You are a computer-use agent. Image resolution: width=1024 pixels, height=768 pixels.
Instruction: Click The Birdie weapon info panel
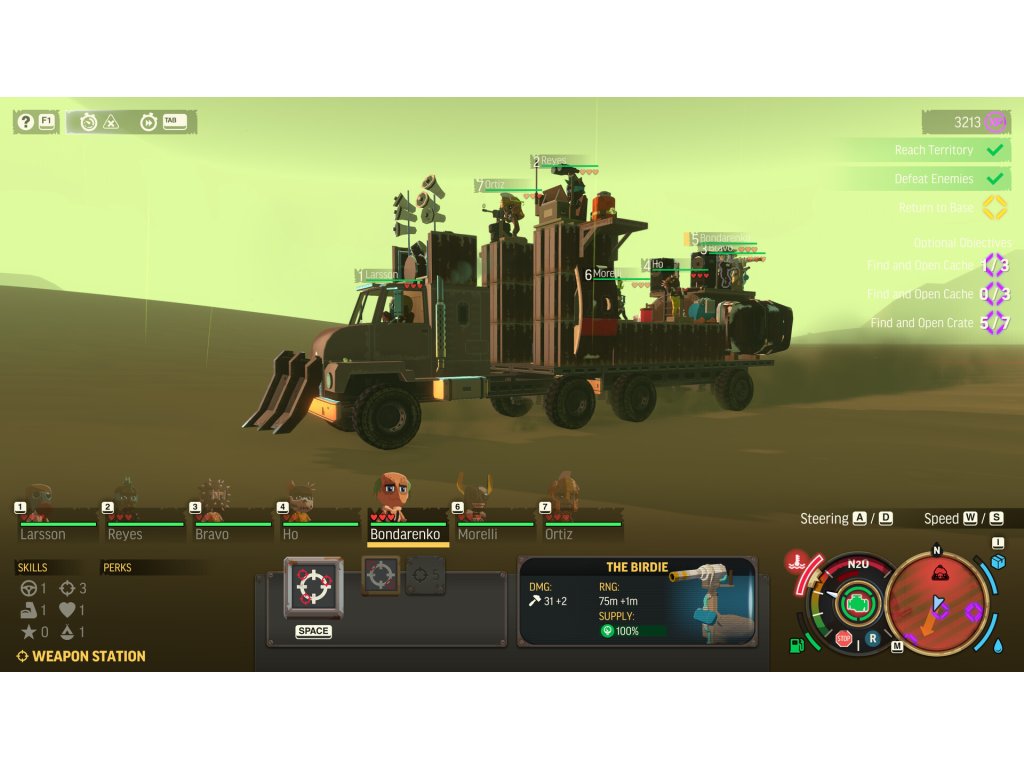coord(637,602)
